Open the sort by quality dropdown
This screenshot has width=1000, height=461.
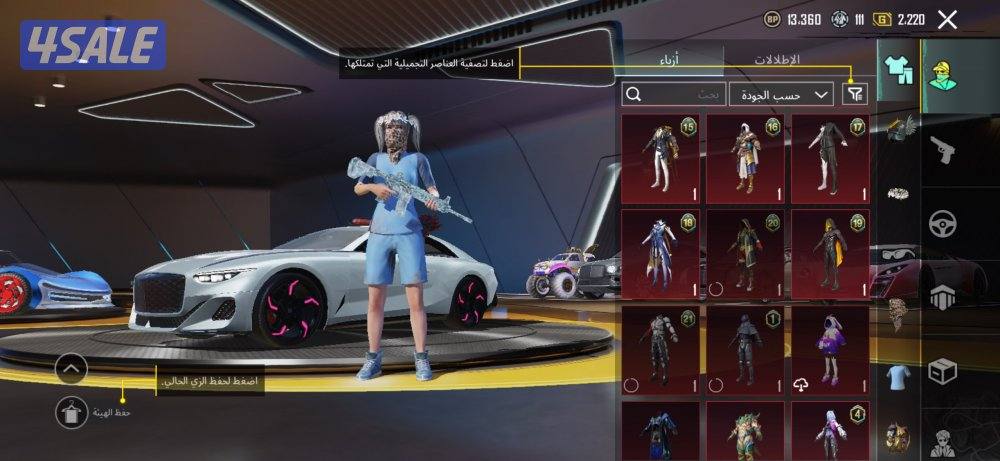coord(781,94)
